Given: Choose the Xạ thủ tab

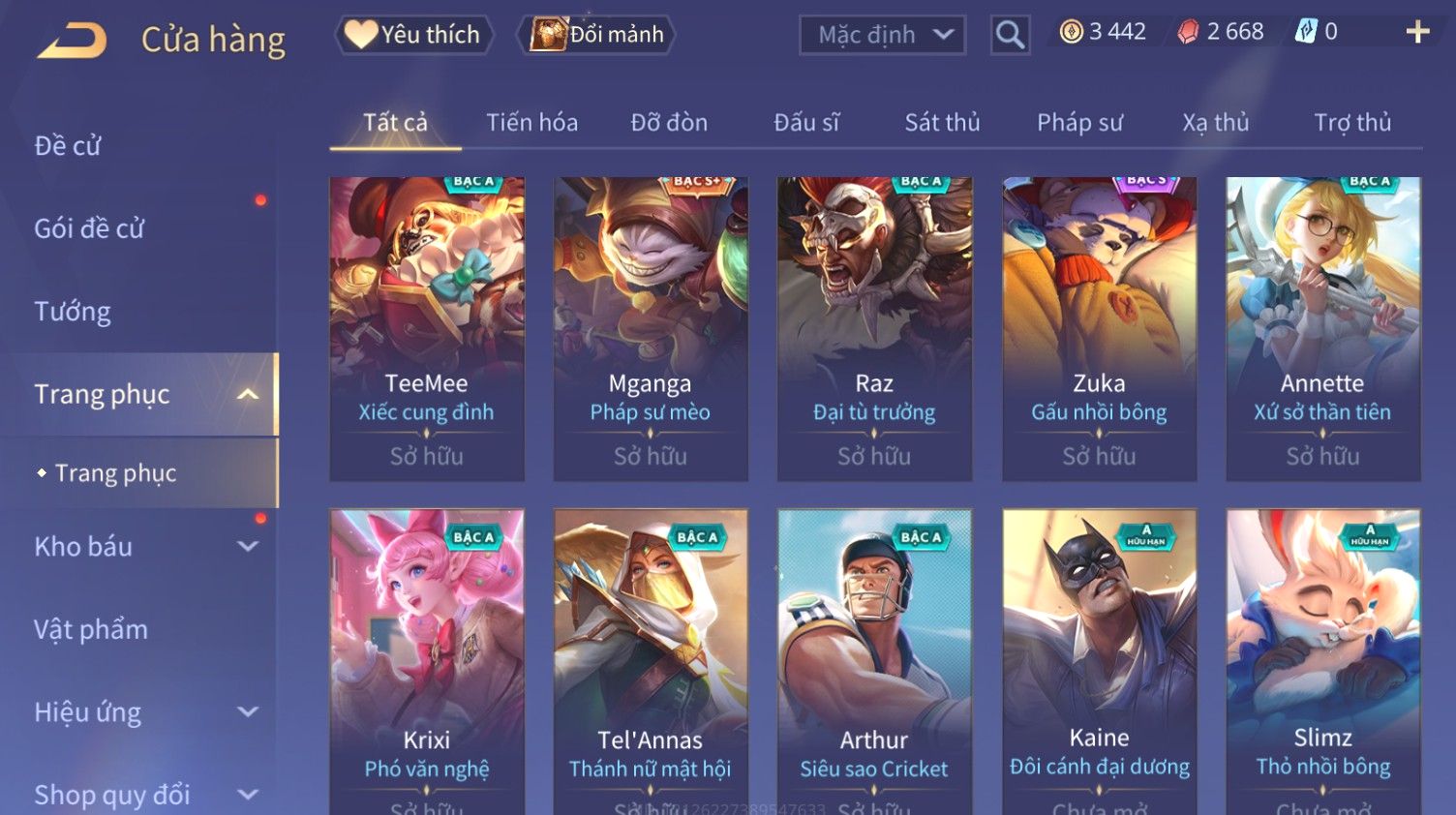Looking at the screenshot, I should point(1215,123).
